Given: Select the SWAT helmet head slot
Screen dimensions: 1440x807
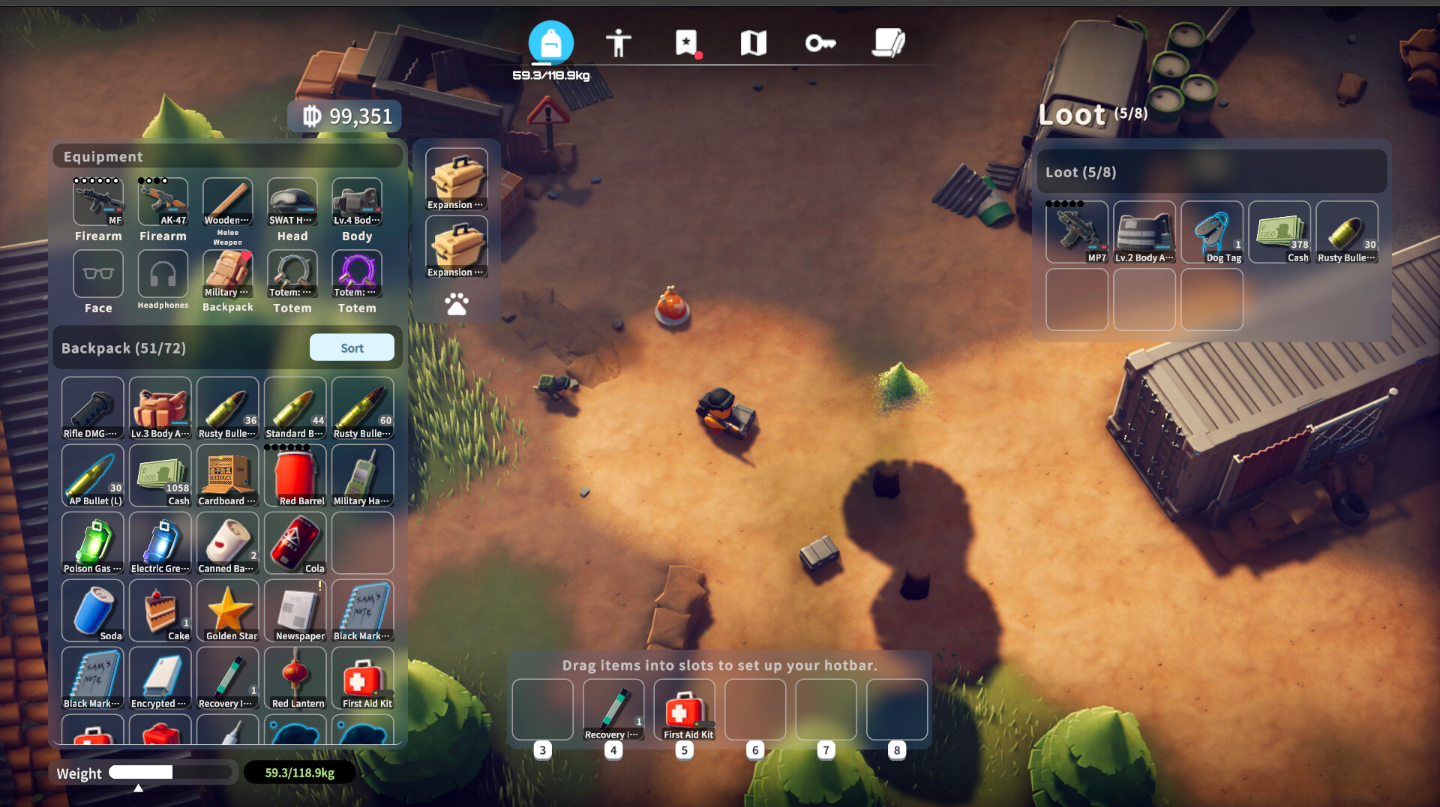Looking at the screenshot, I should (292, 203).
